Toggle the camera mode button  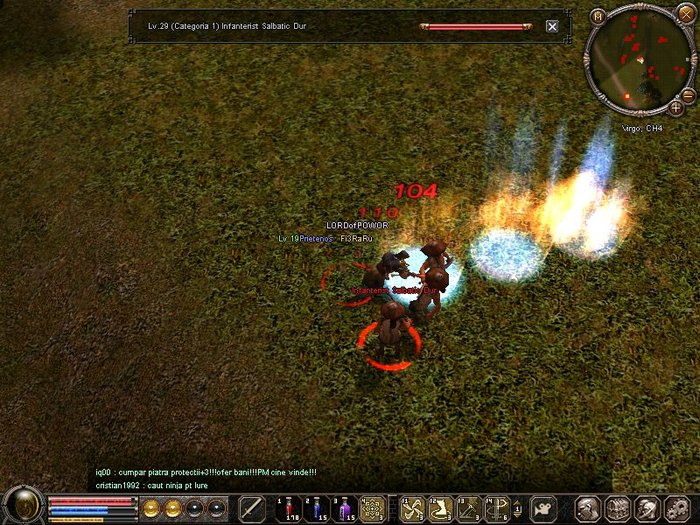pyautogui.click(x=543, y=508)
